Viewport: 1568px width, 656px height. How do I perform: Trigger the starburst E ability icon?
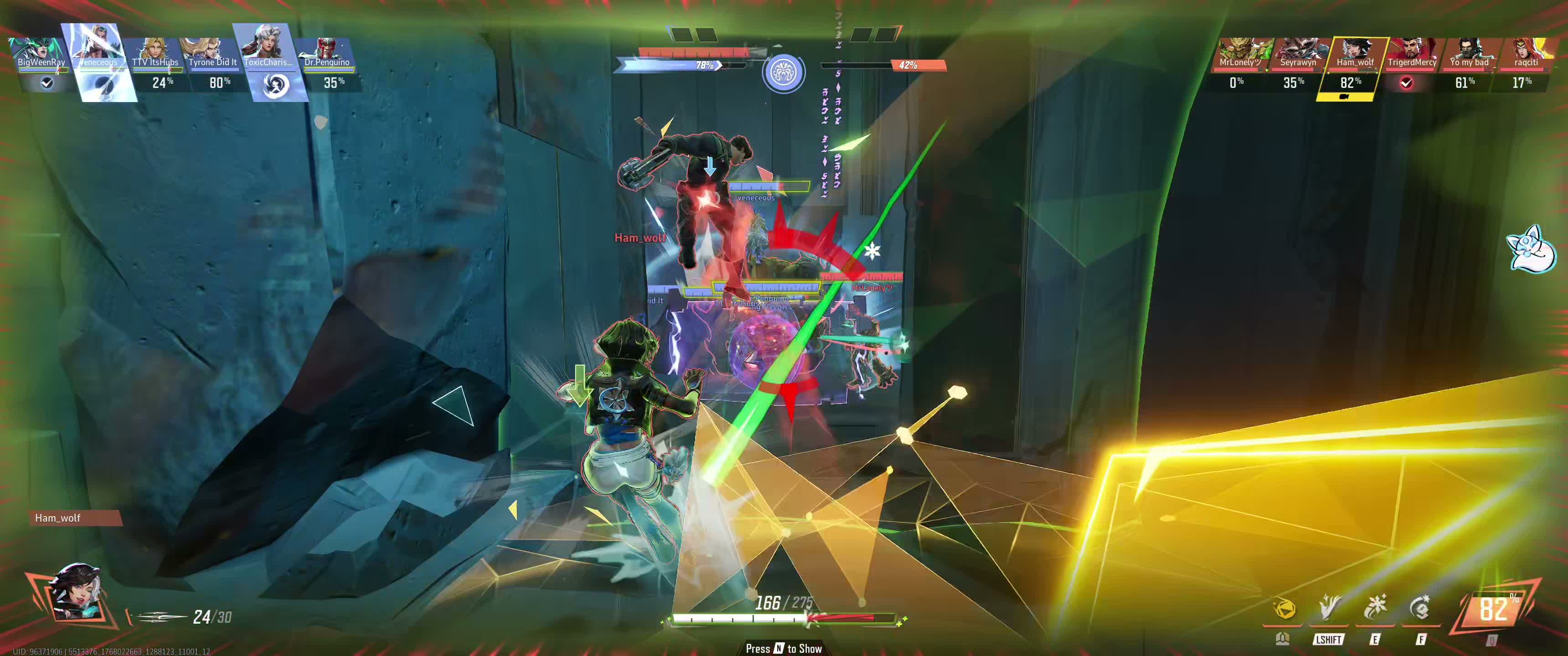point(1375,609)
